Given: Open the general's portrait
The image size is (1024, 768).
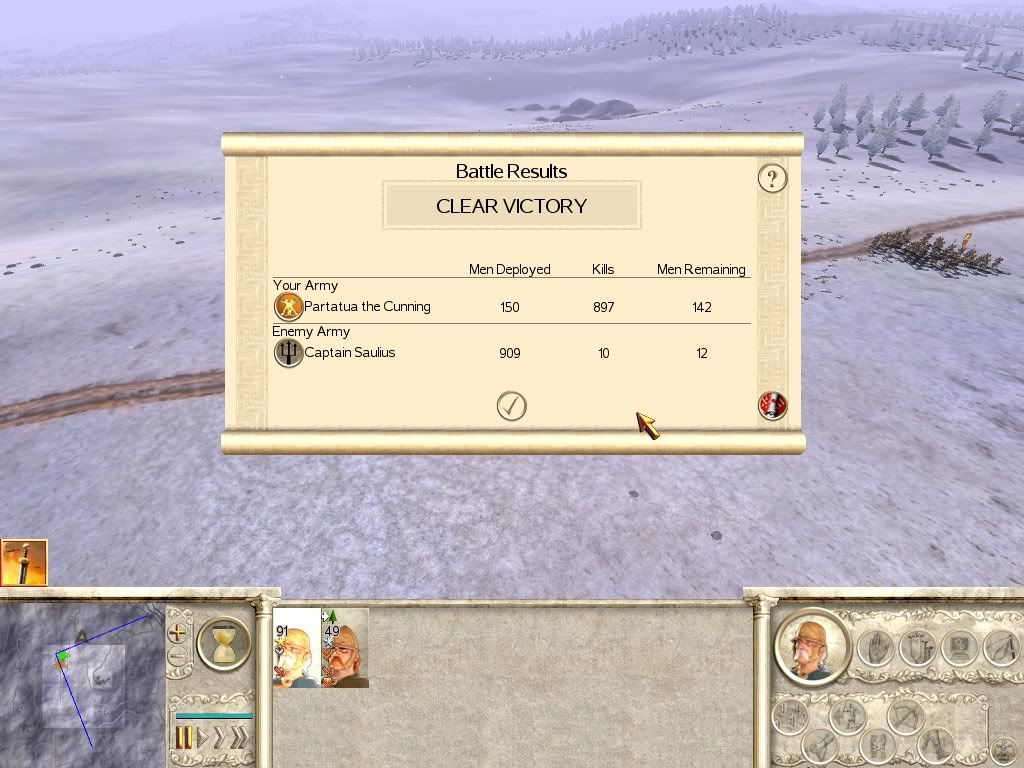Looking at the screenshot, I should (x=810, y=646).
